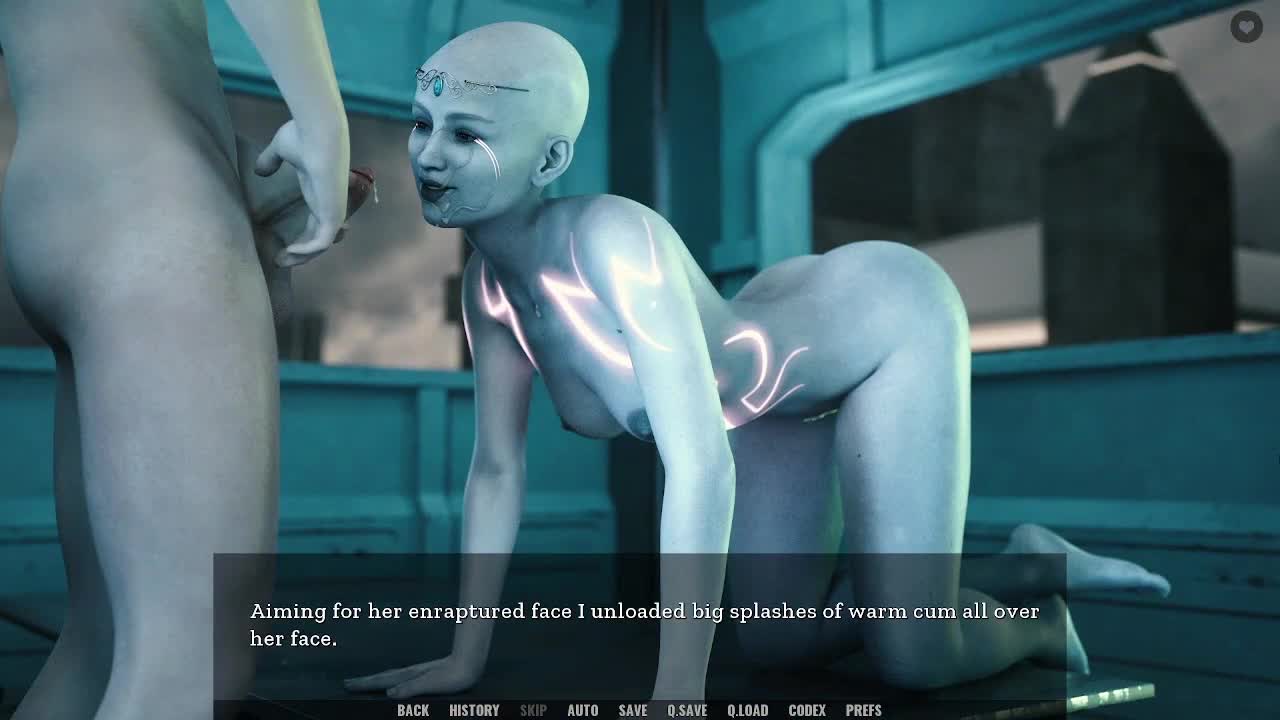
Task: Go back using the Back button
Action: click(413, 710)
